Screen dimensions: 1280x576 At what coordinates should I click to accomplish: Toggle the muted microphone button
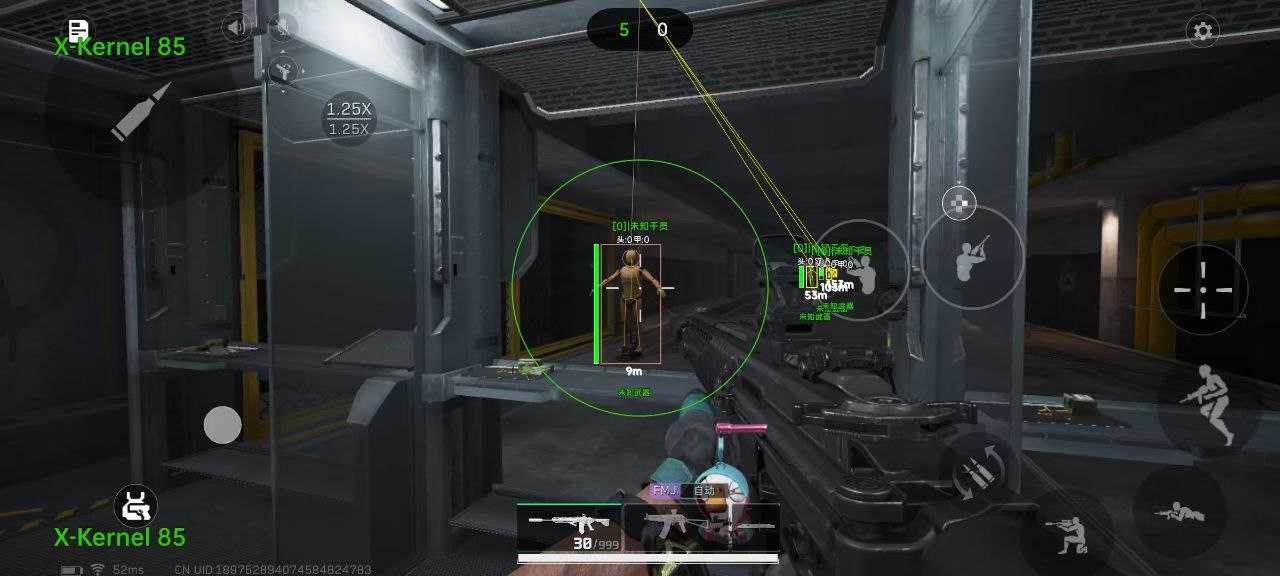(x=283, y=27)
